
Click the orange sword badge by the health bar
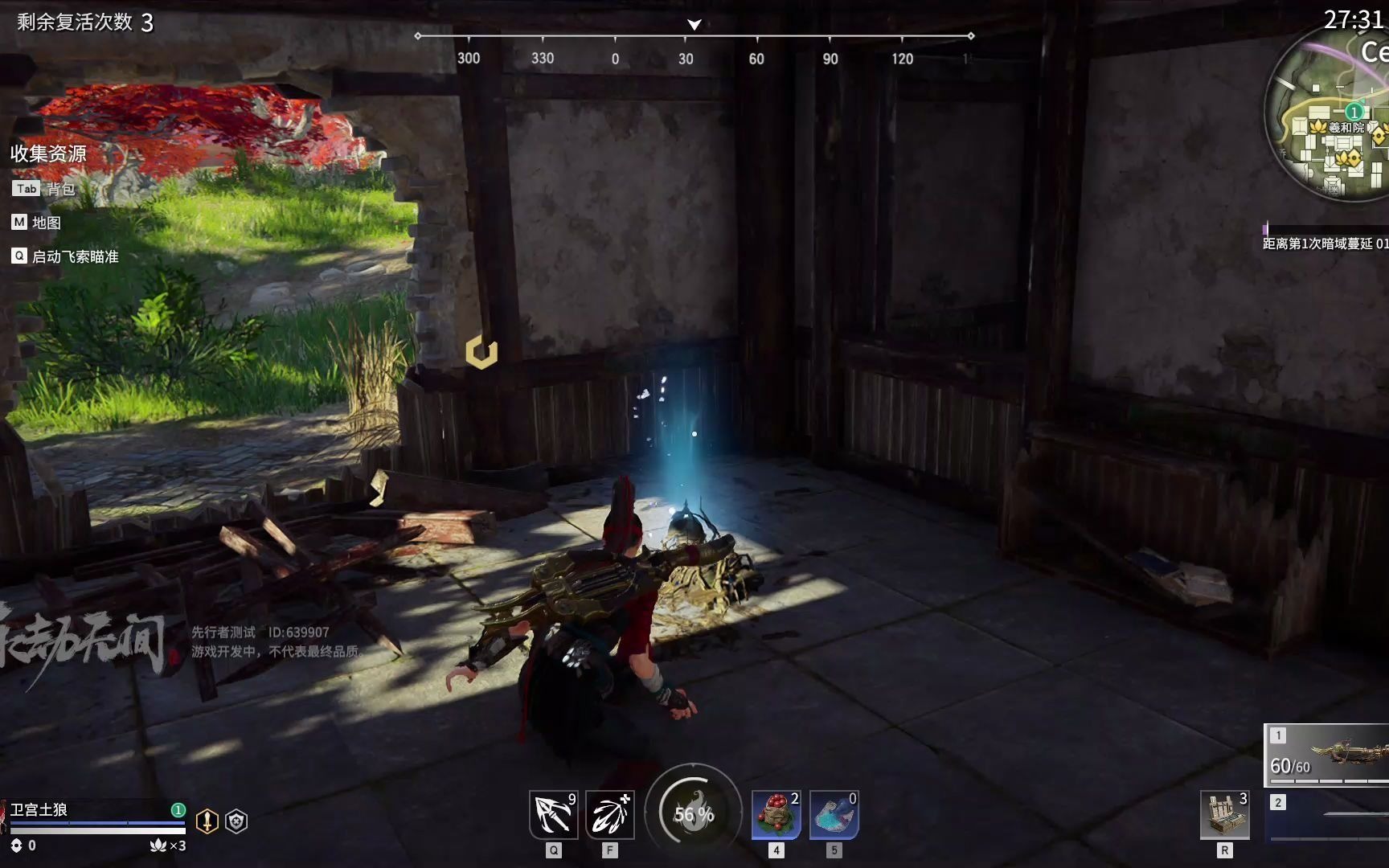[x=207, y=821]
